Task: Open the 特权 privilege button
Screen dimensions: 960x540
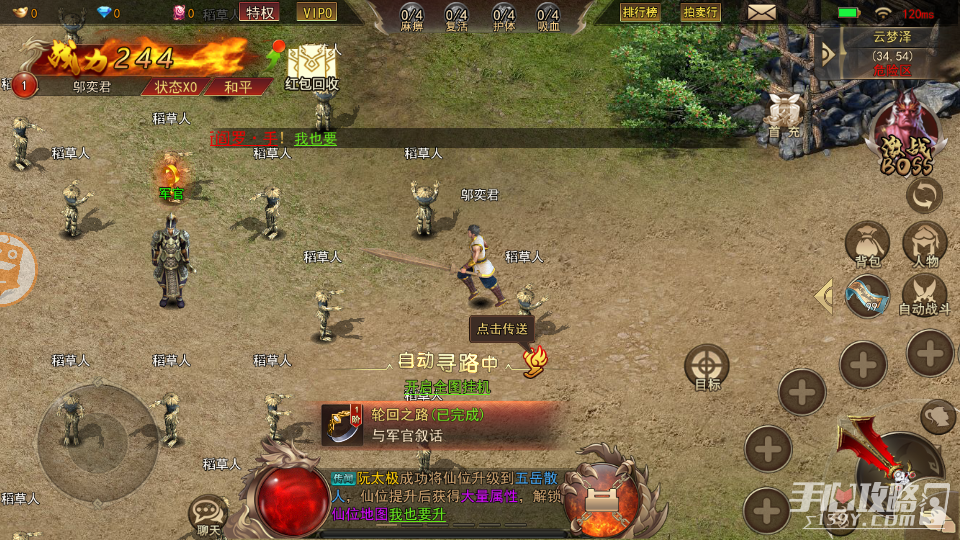Action: (260, 12)
